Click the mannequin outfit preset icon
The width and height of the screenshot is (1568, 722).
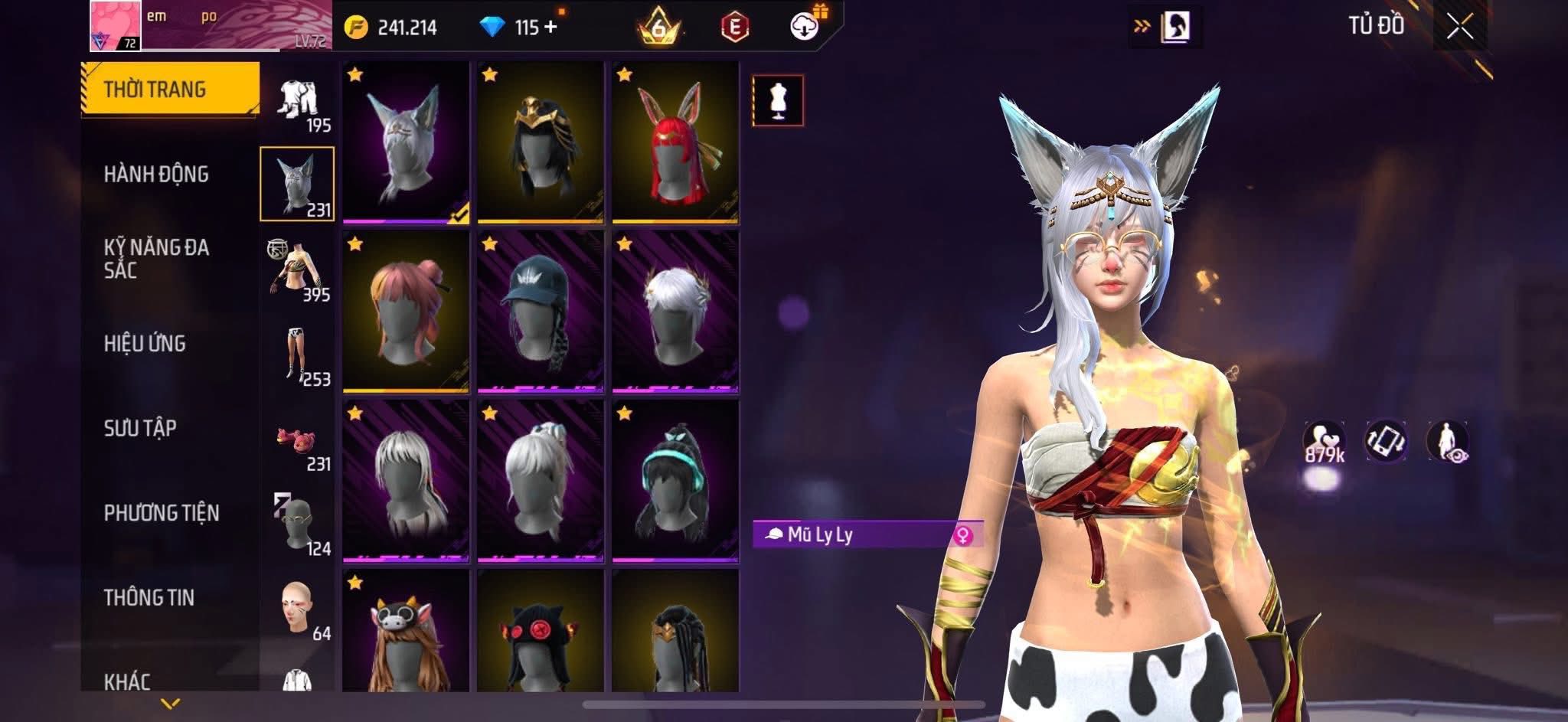click(778, 100)
